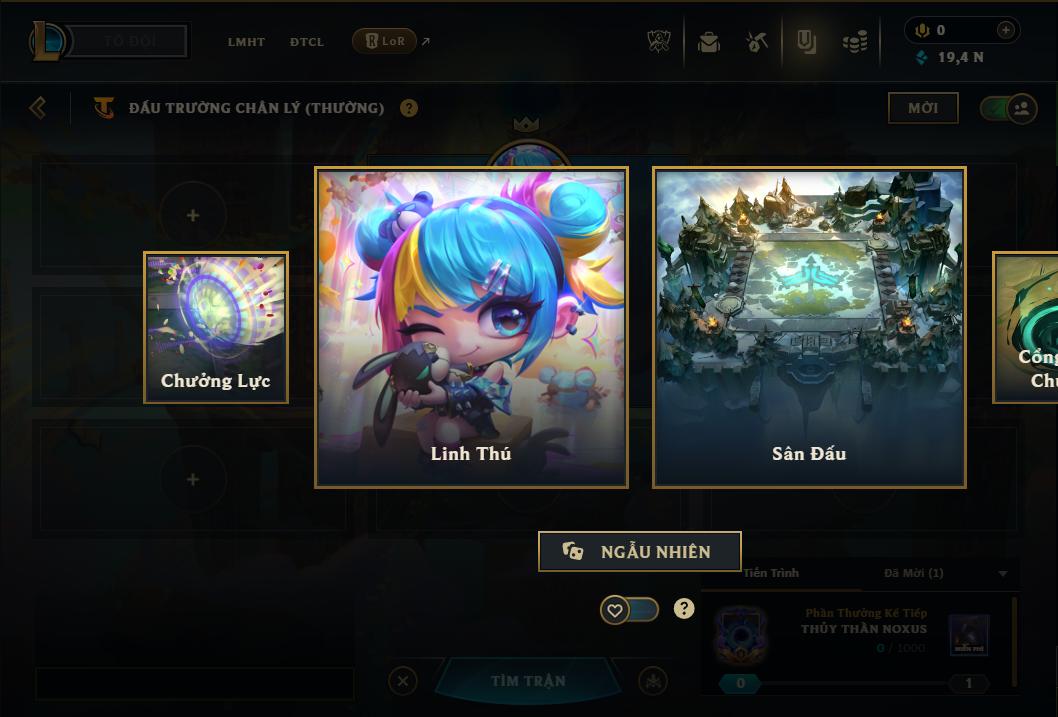This screenshot has width=1058, height=717.
Task: Go back with the left arrow
Action: 38,107
